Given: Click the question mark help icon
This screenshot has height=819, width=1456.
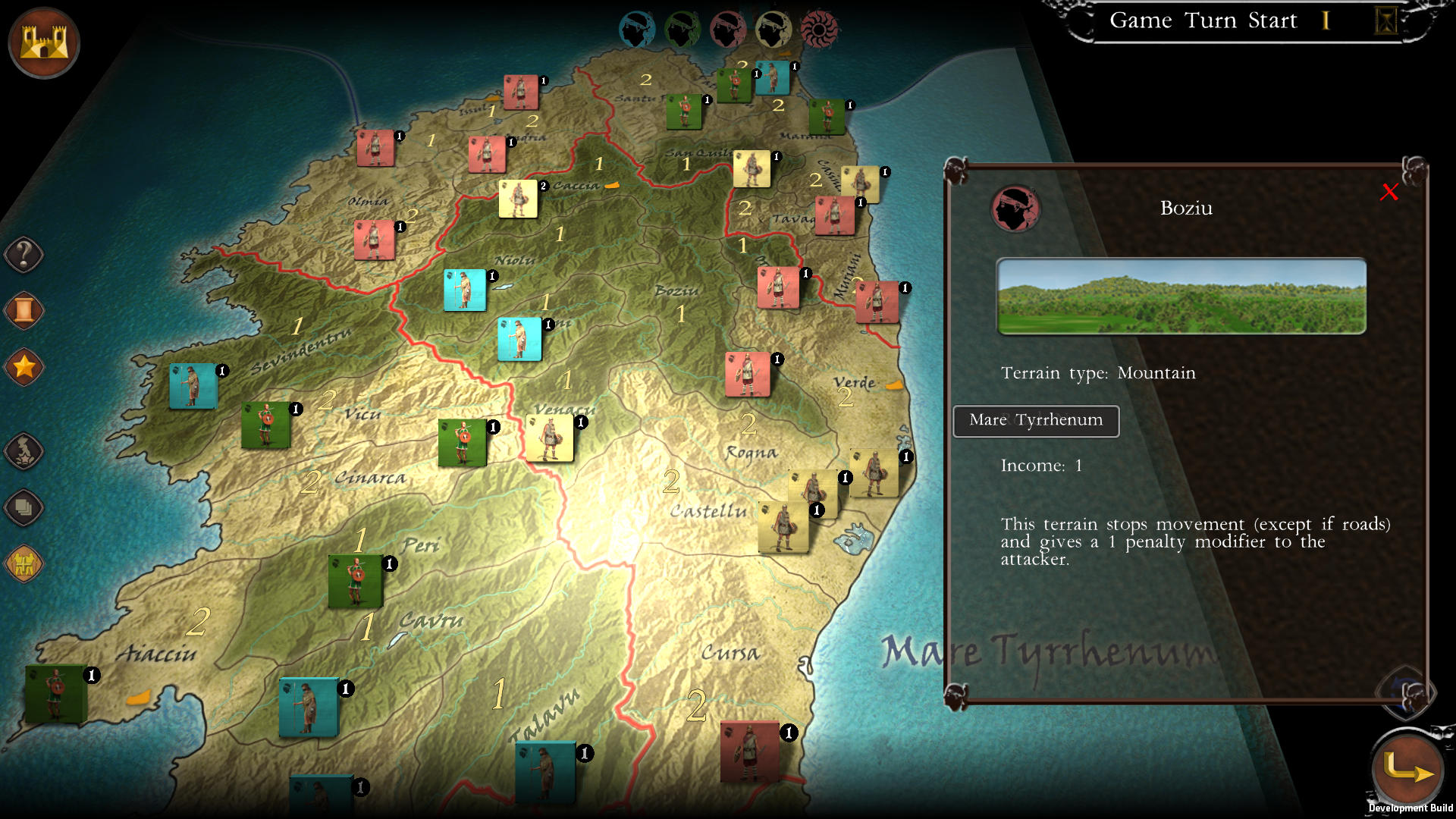Looking at the screenshot, I should point(23,255).
